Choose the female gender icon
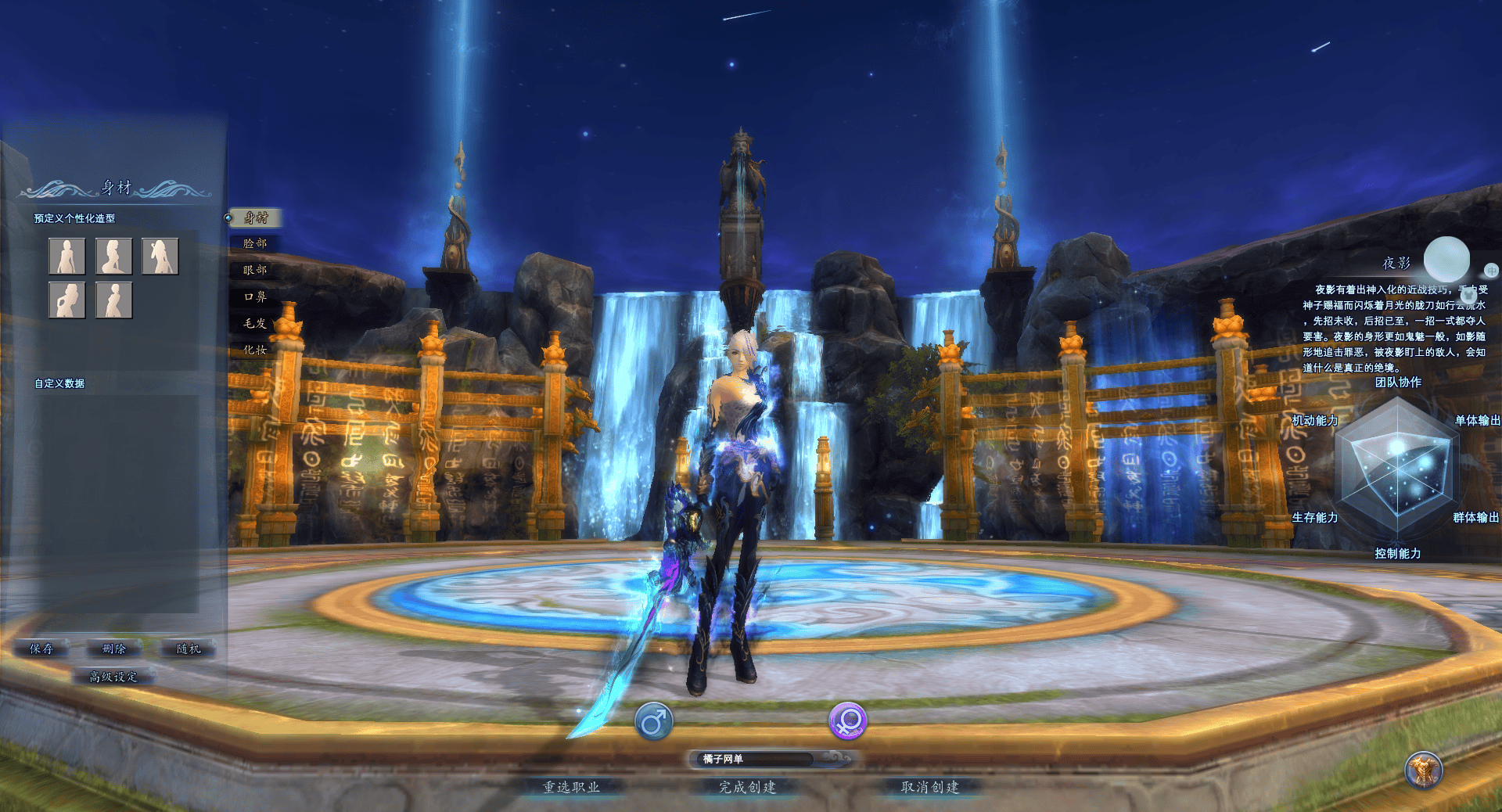The image size is (1502, 812). pos(848,721)
